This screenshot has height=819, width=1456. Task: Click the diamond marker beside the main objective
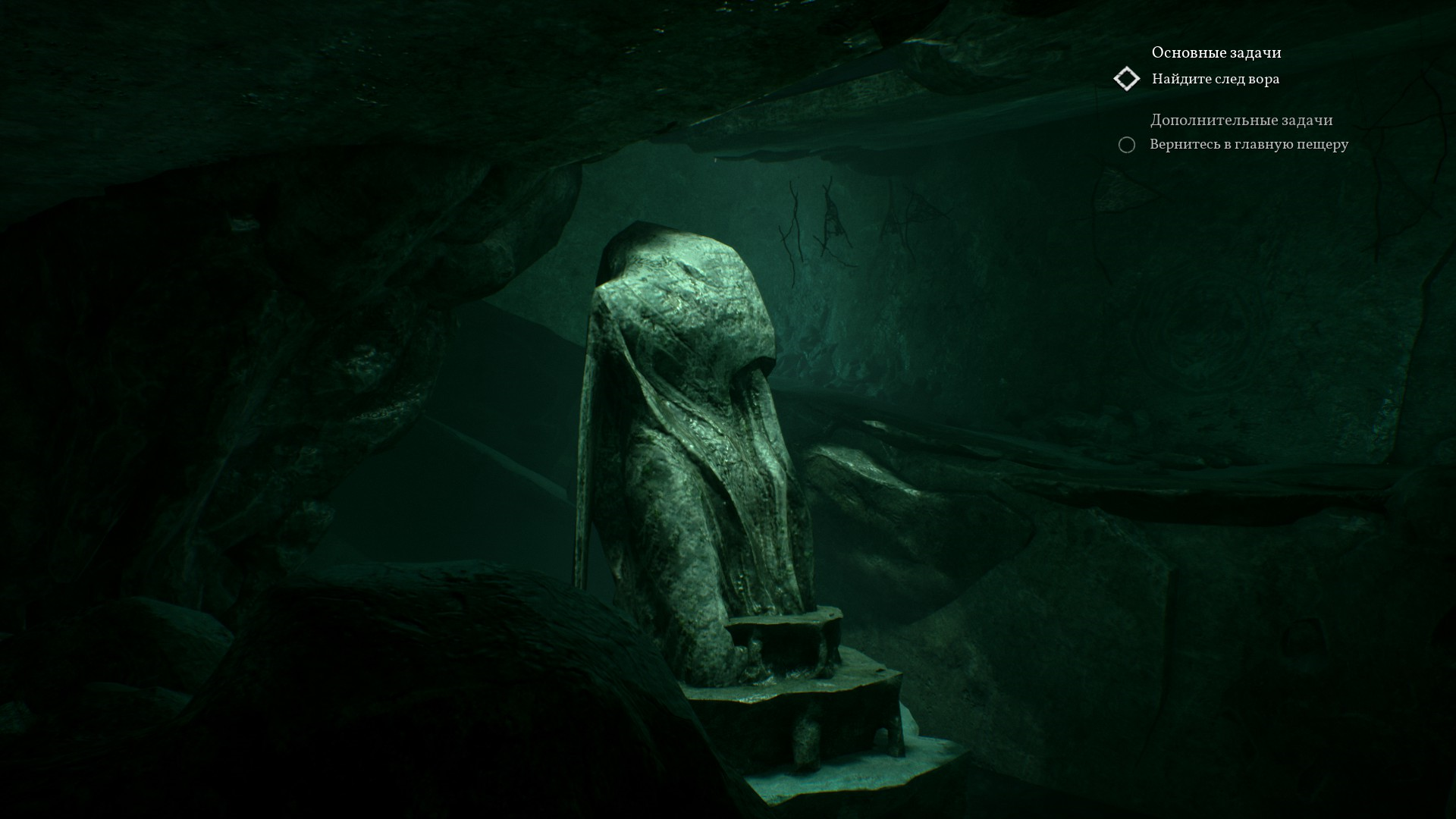pos(1127,79)
